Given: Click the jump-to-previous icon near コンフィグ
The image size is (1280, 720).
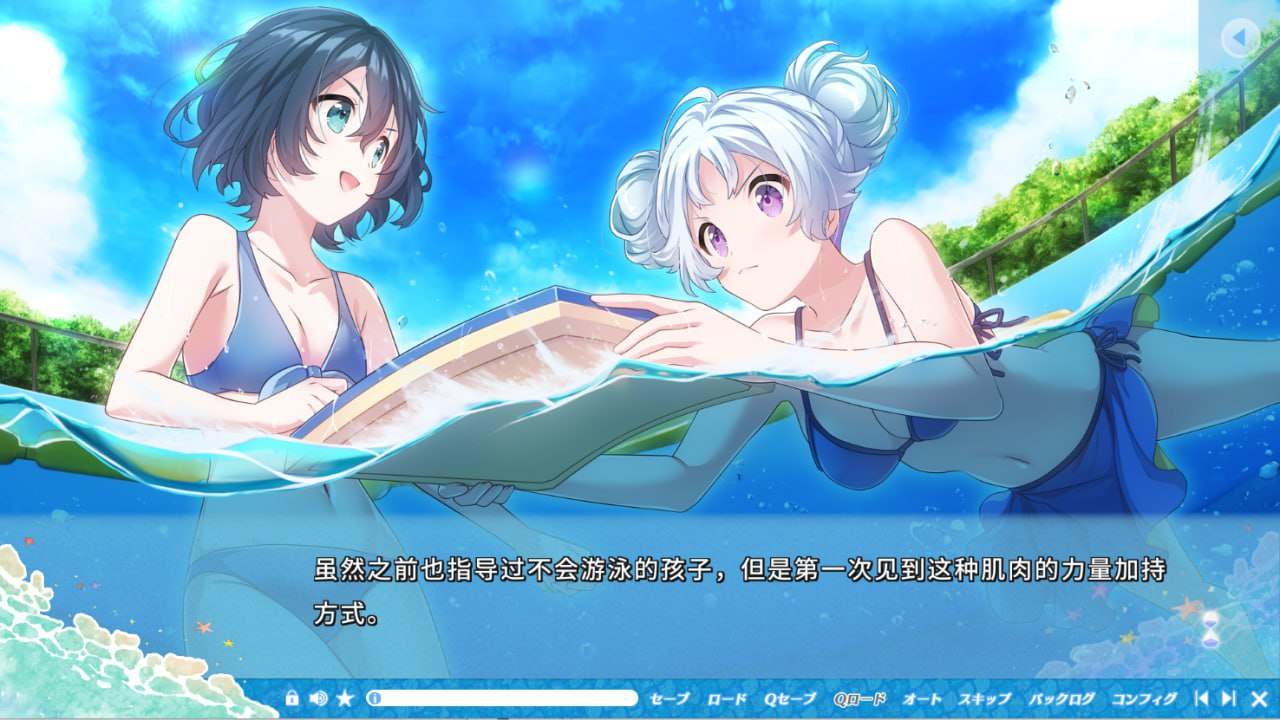Looking at the screenshot, I should pyautogui.click(x=1203, y=697).
